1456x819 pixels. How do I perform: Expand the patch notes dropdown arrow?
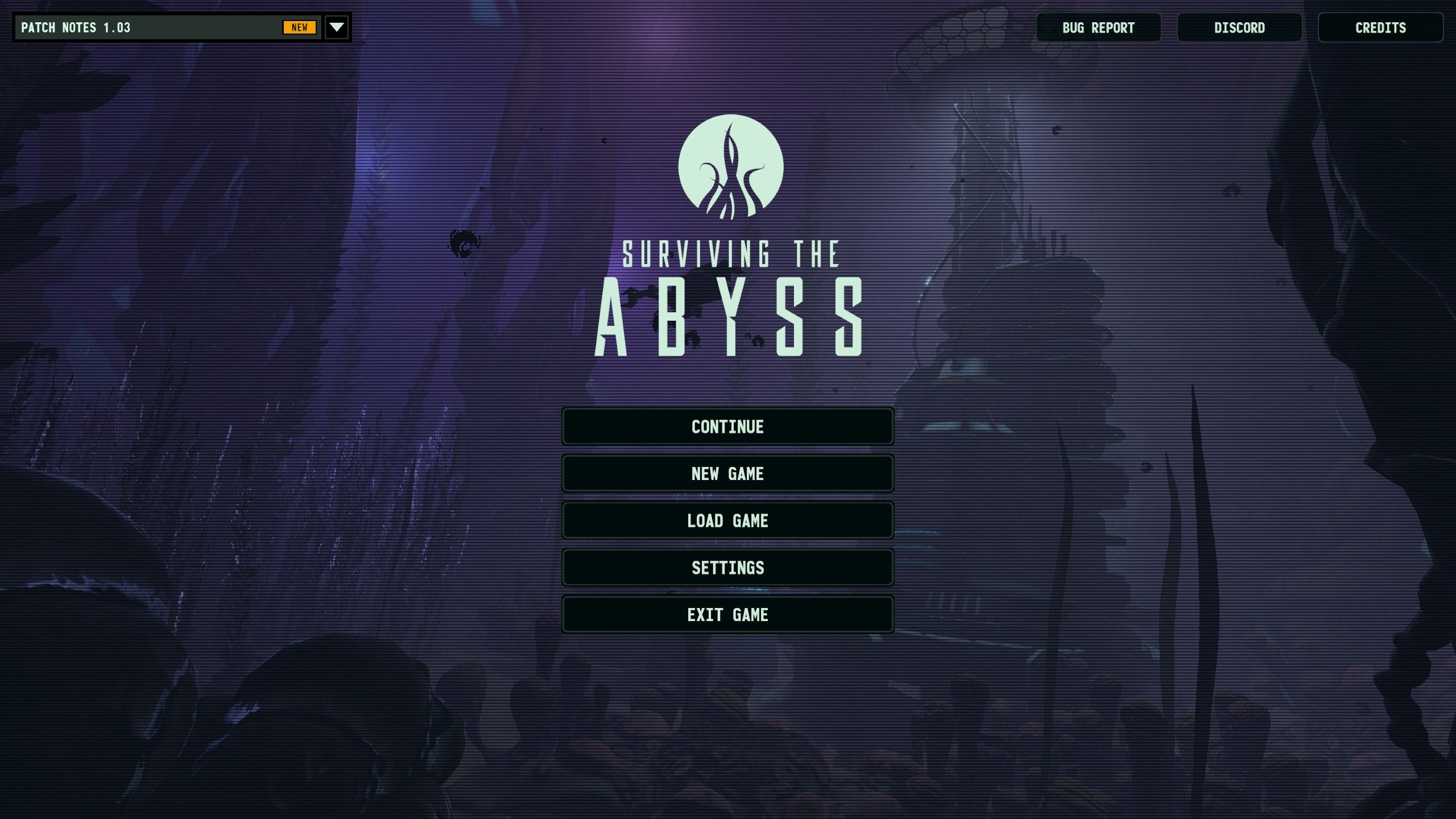337,27
